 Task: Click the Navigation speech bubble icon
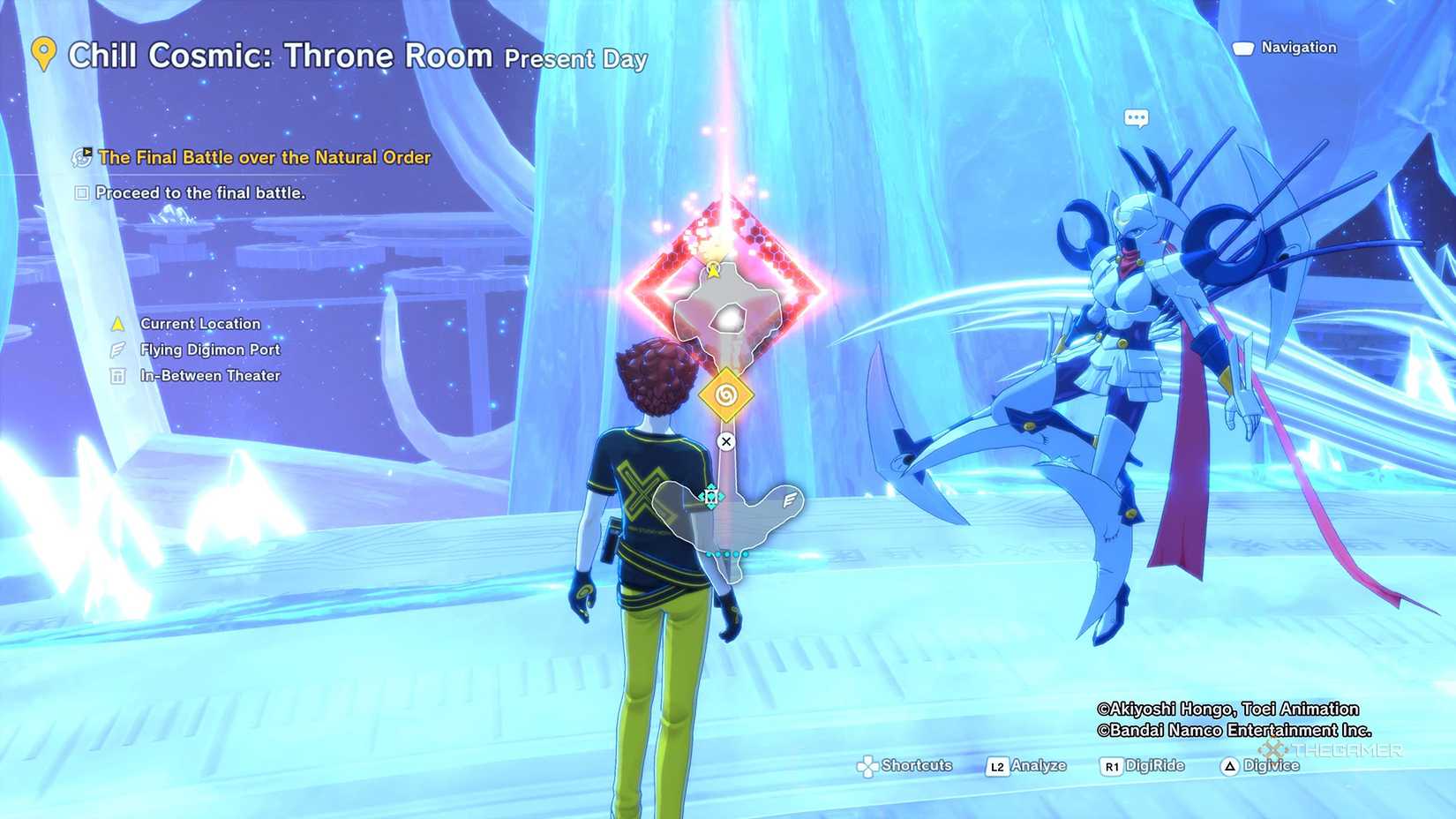[1242, 47]
